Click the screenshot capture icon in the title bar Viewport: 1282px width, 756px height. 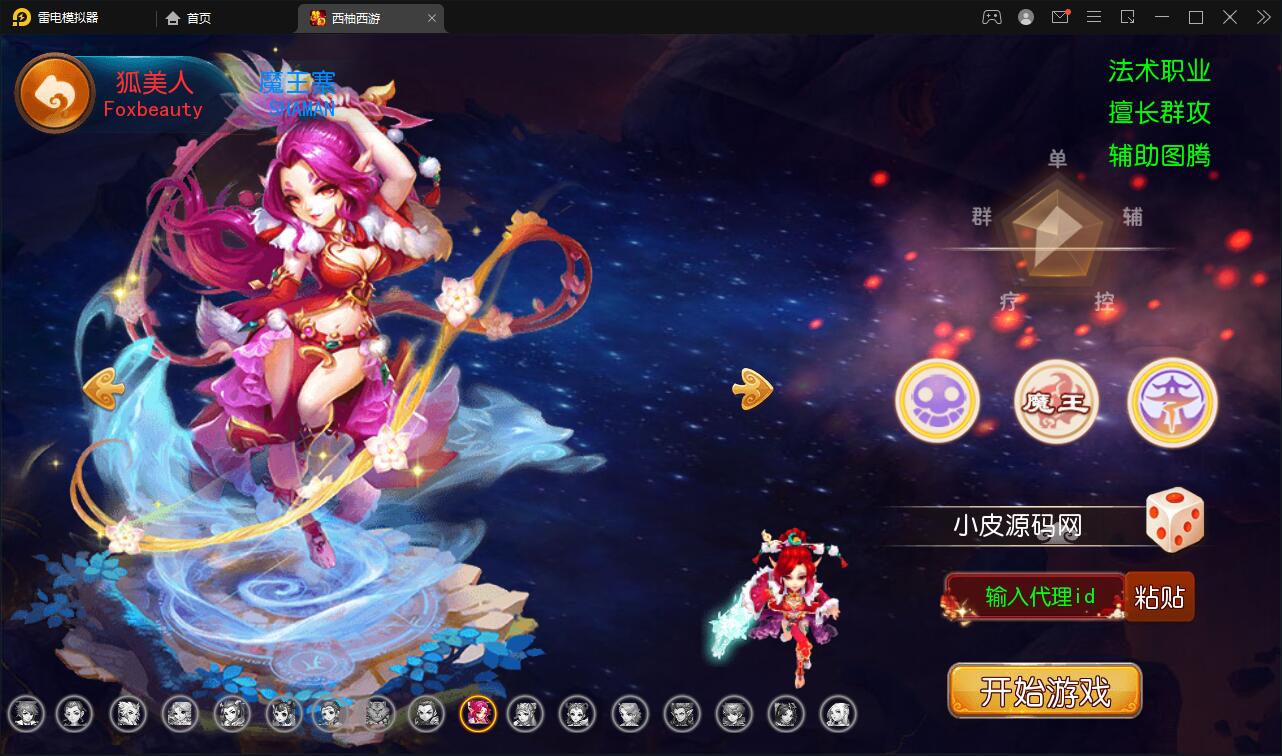click(x=1128, y=17)
